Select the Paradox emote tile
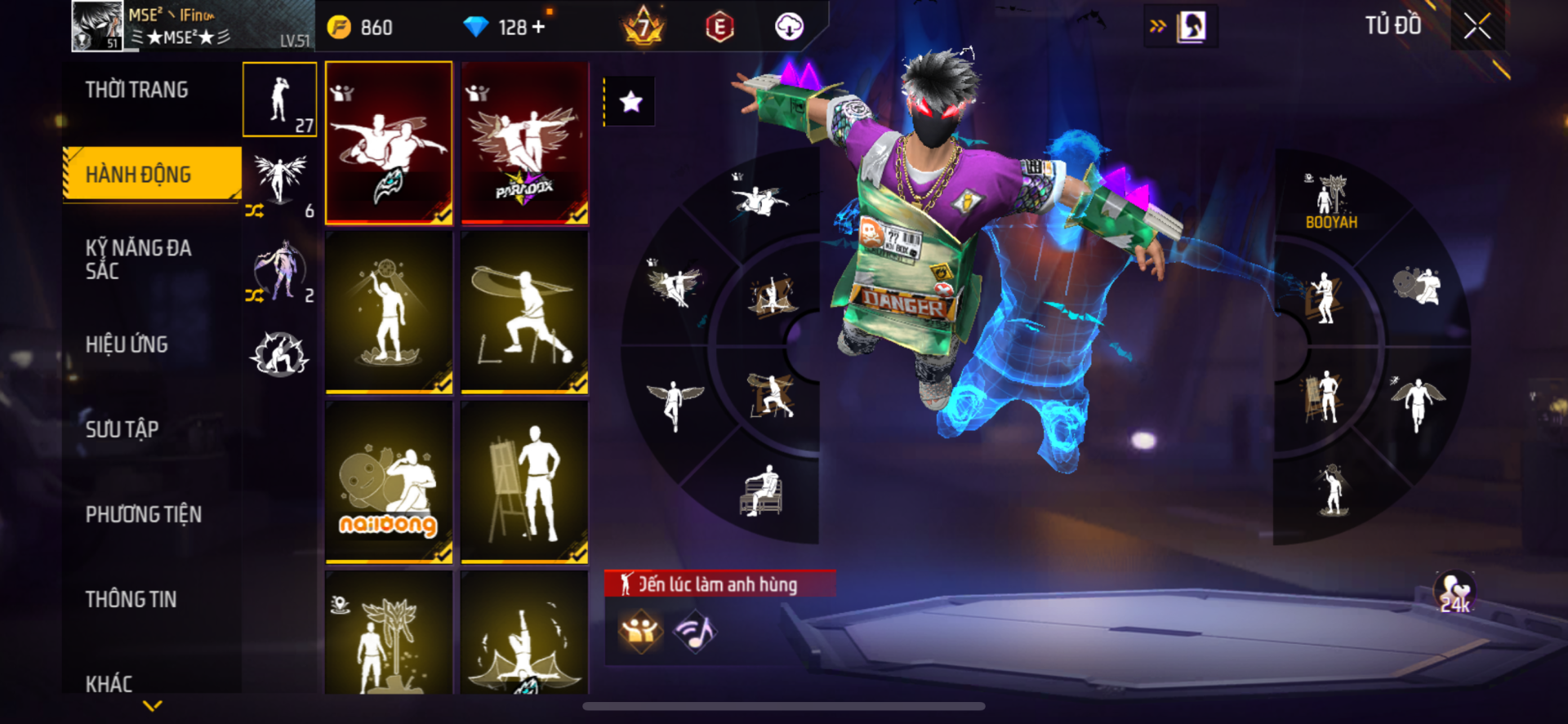The height and width of the screenshot is (724, 1568). tap(524, 143)
